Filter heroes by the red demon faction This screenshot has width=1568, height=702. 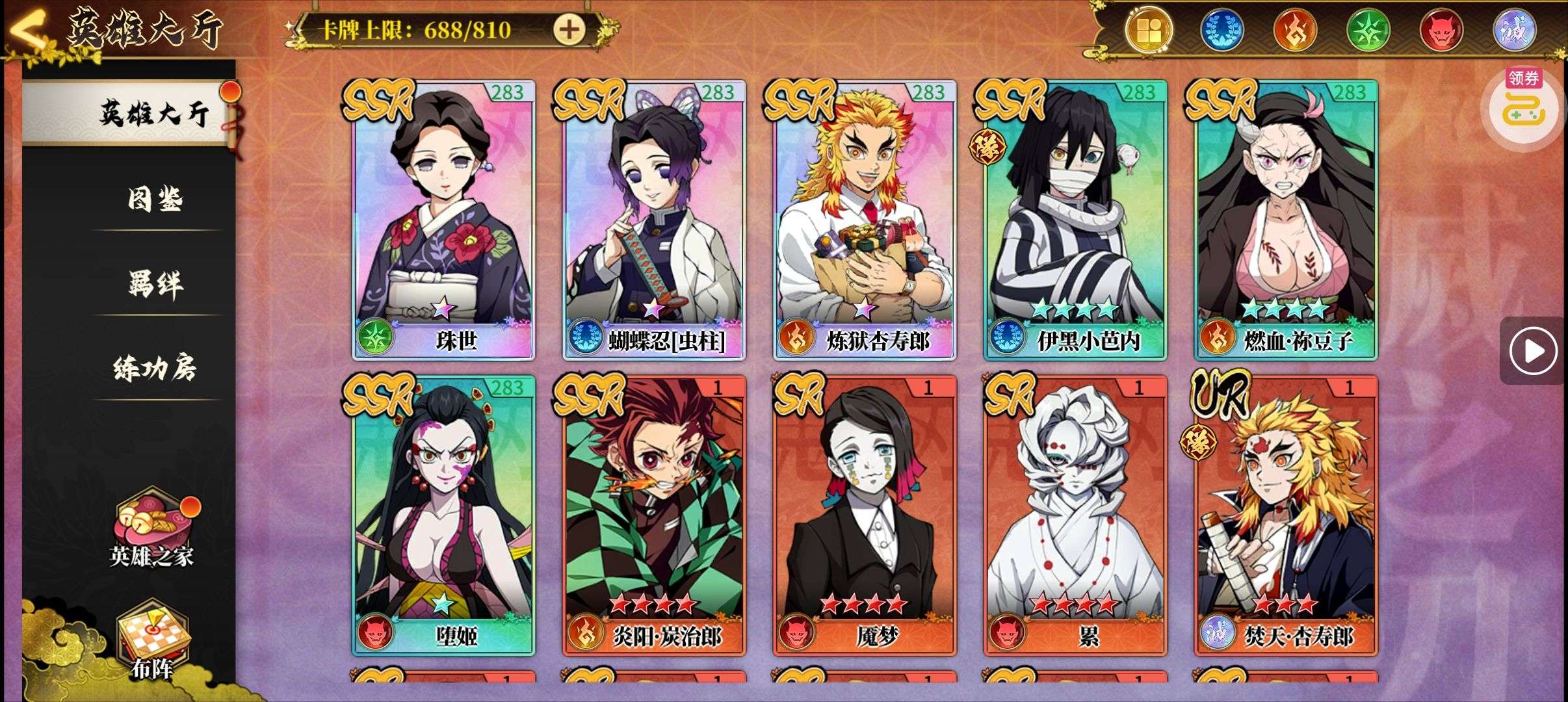[x=1441, y=30]
